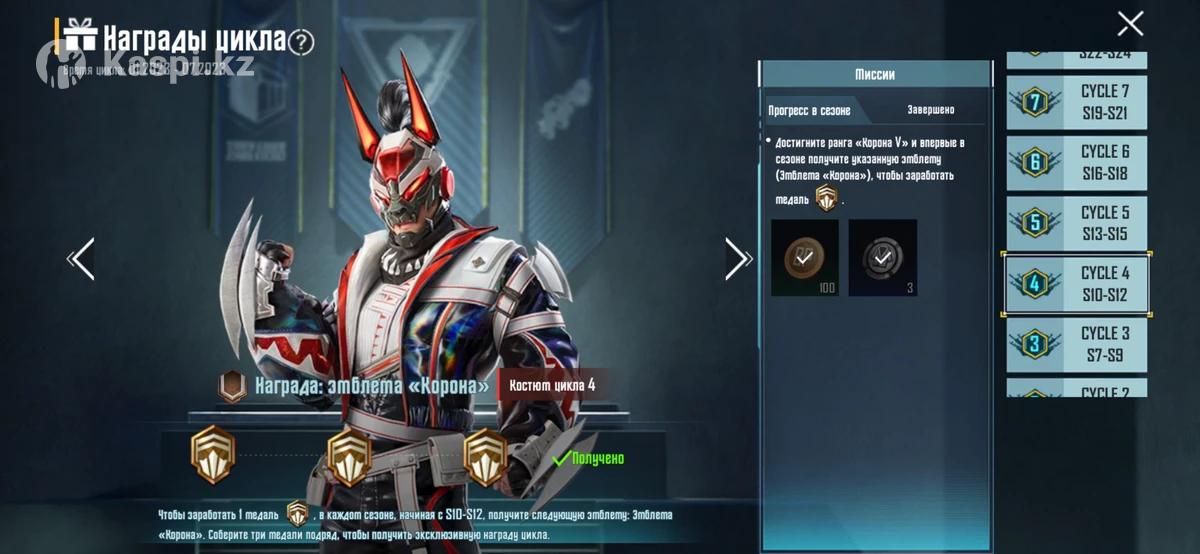The image size is (1200, 554).
Task: Select the bronze reward tile marked 100
Action: click(x=805, y=258)
